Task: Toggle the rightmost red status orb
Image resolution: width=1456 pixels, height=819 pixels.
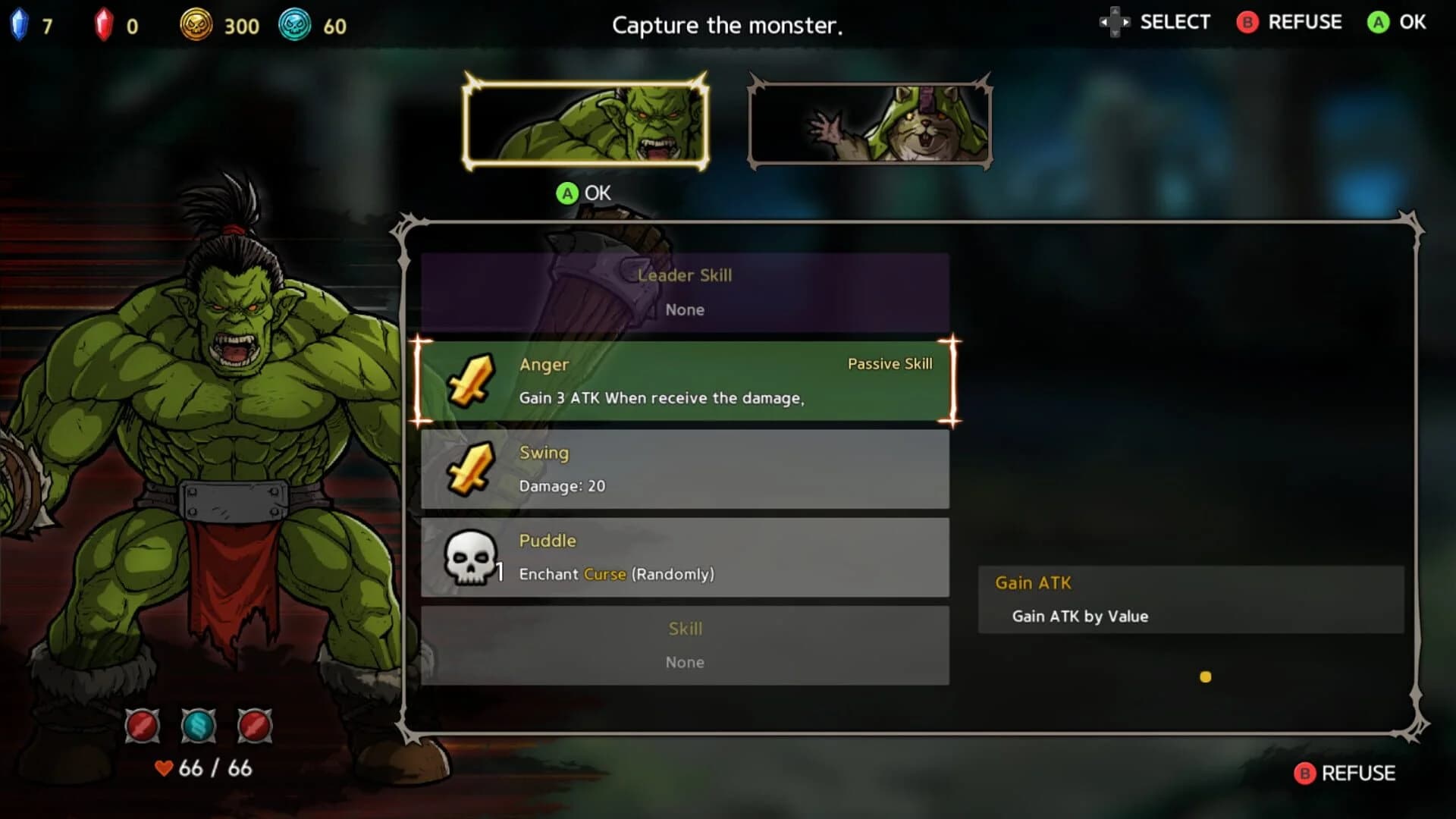Action: click(257, 726)
